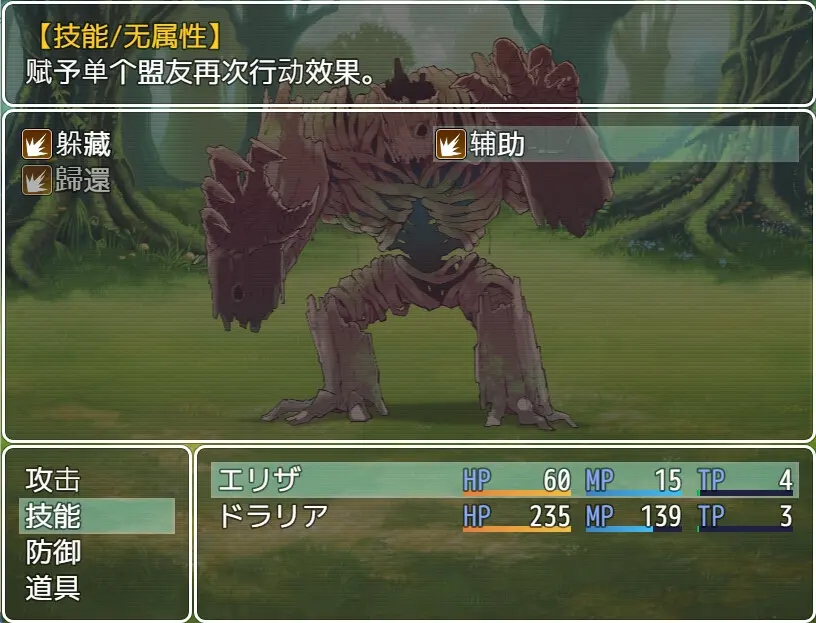Select the 防御 command
Screen dimensions: 816x623
pos(54,552)
